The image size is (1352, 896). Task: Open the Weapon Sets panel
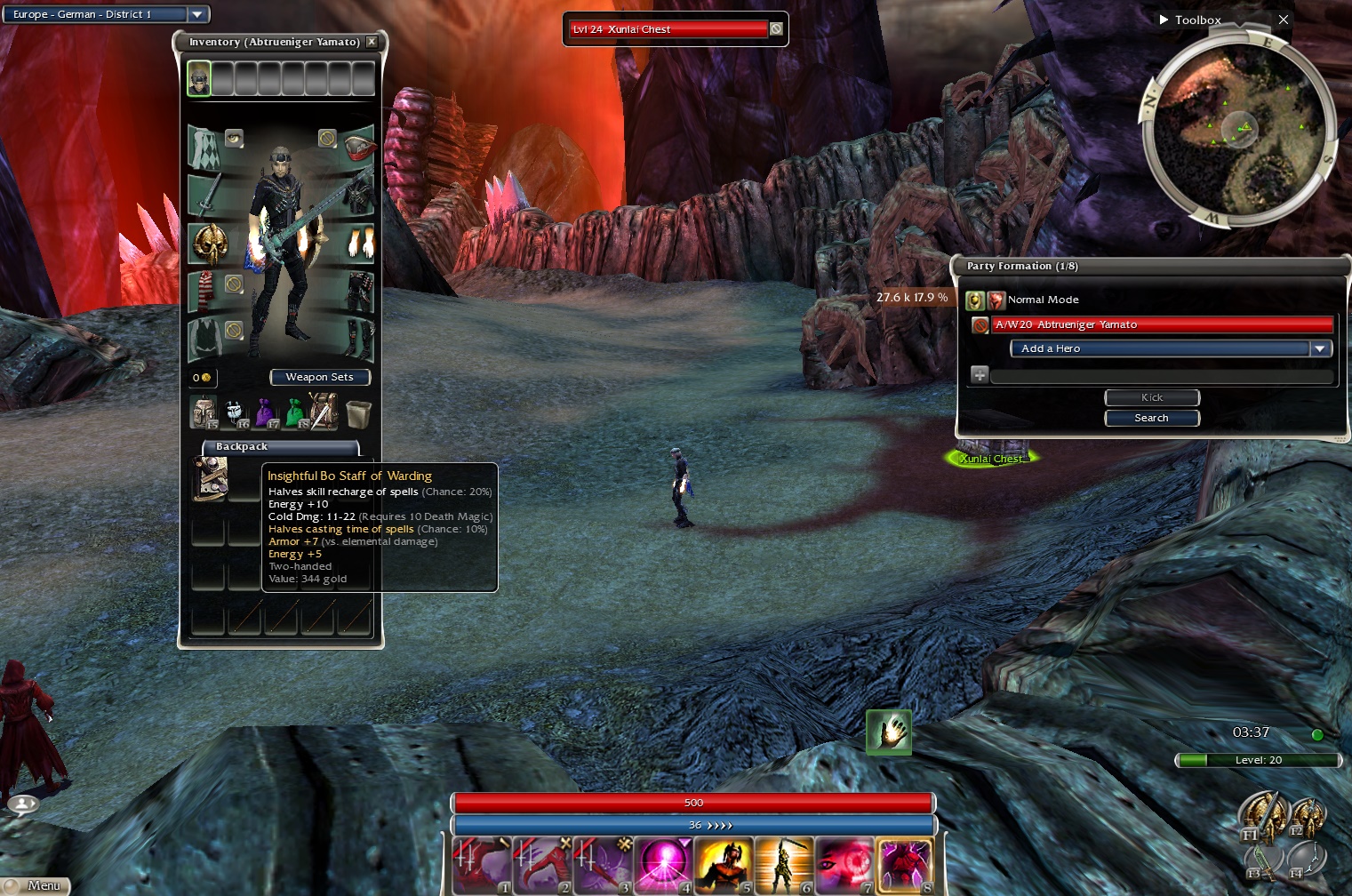(x=319, y=378)
